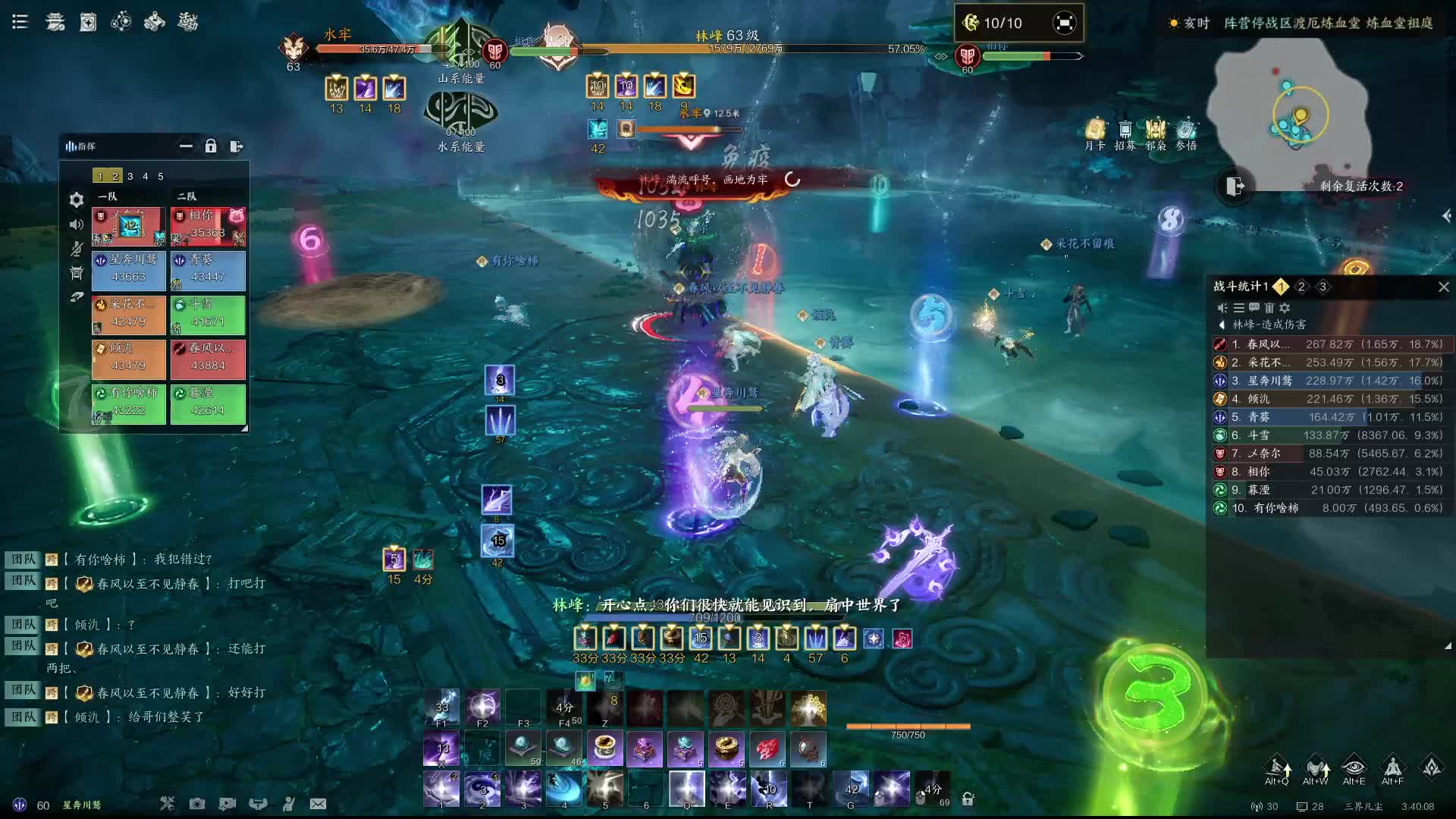Leave dungeon via exit door button

pyautogui.click(x=1235, y=186)
